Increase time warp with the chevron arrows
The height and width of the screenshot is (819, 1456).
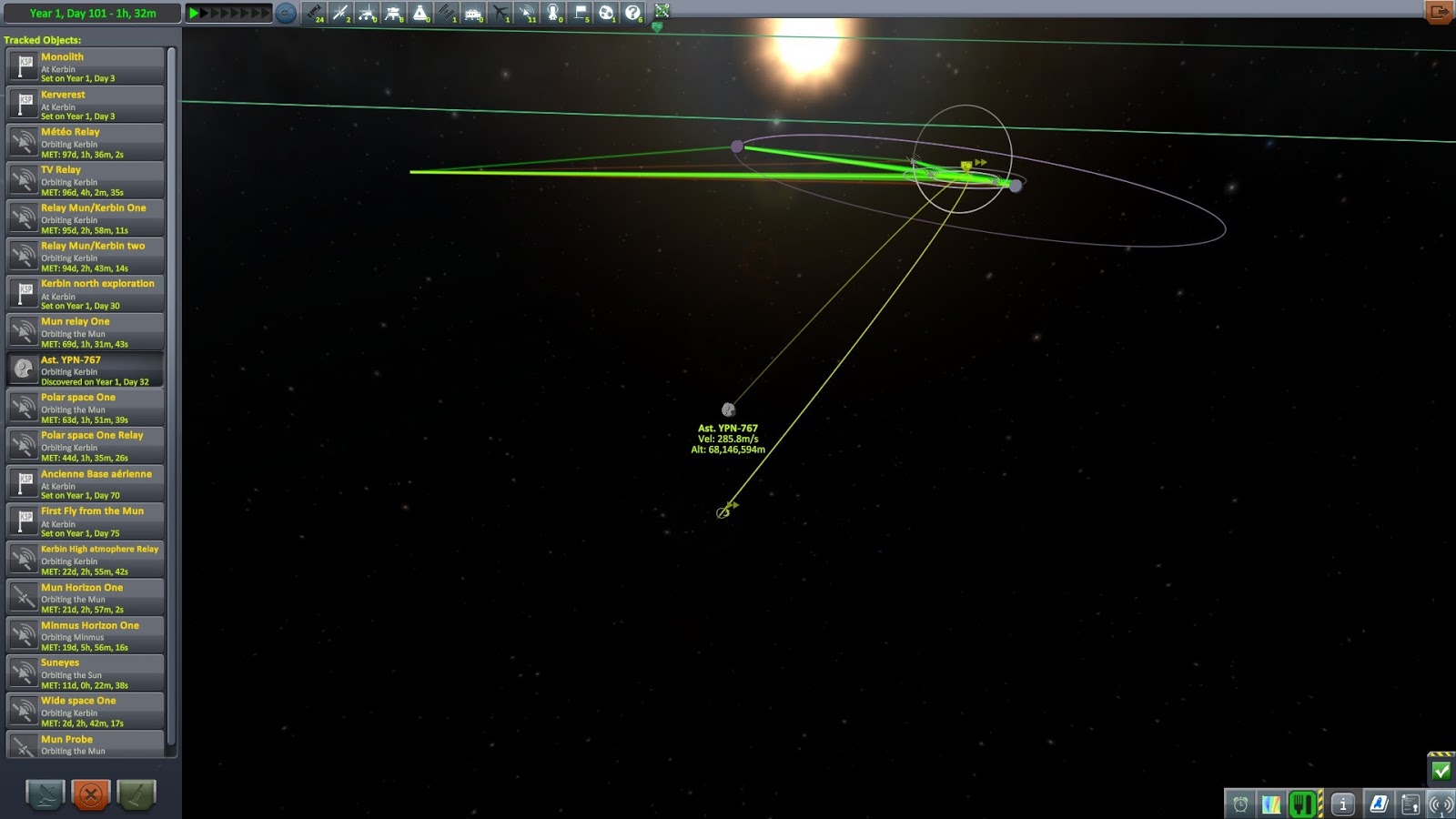pyautogui.click(x=227, y=13)
